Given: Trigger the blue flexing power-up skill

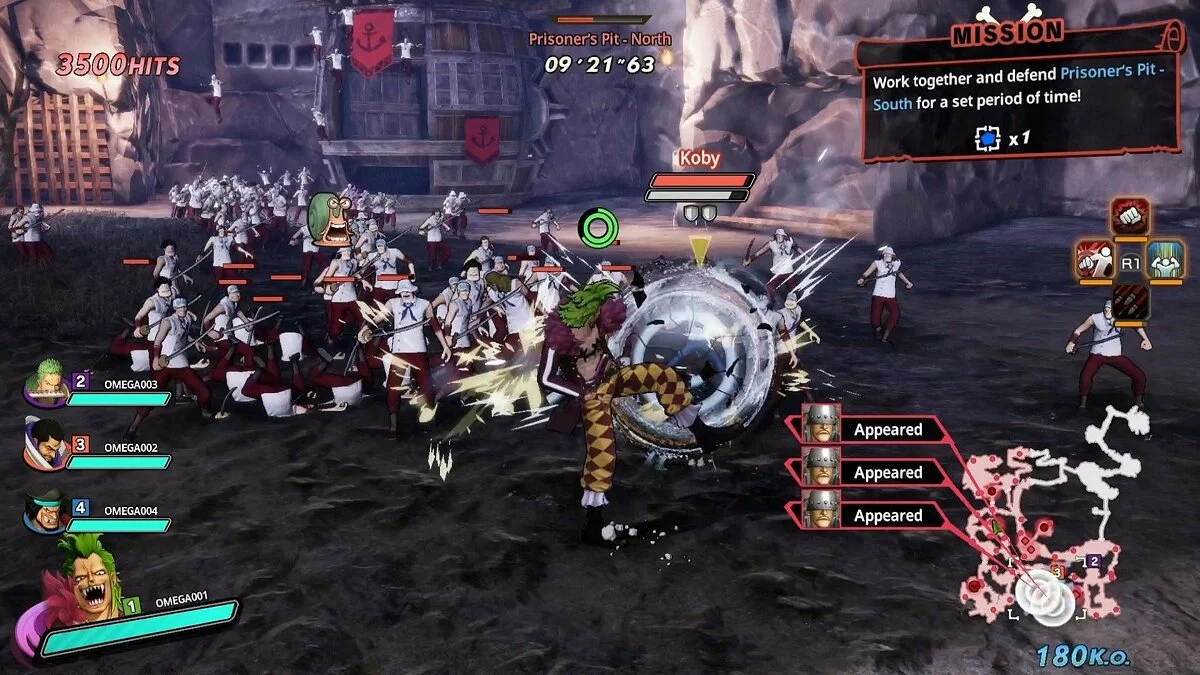Looking at the screenshot, I should tap(1164, 260).
